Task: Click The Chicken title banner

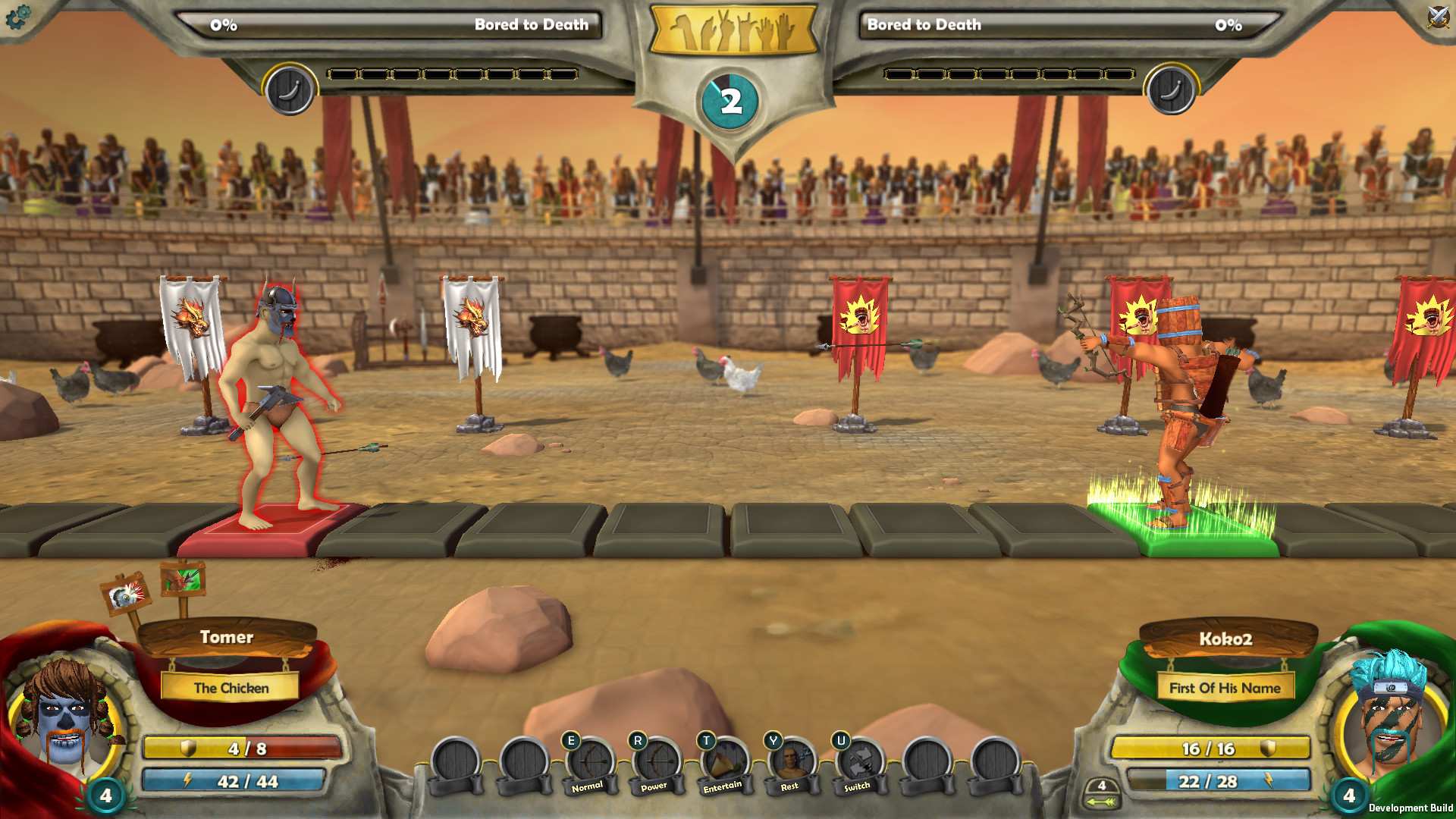Action: pos(230,688)
